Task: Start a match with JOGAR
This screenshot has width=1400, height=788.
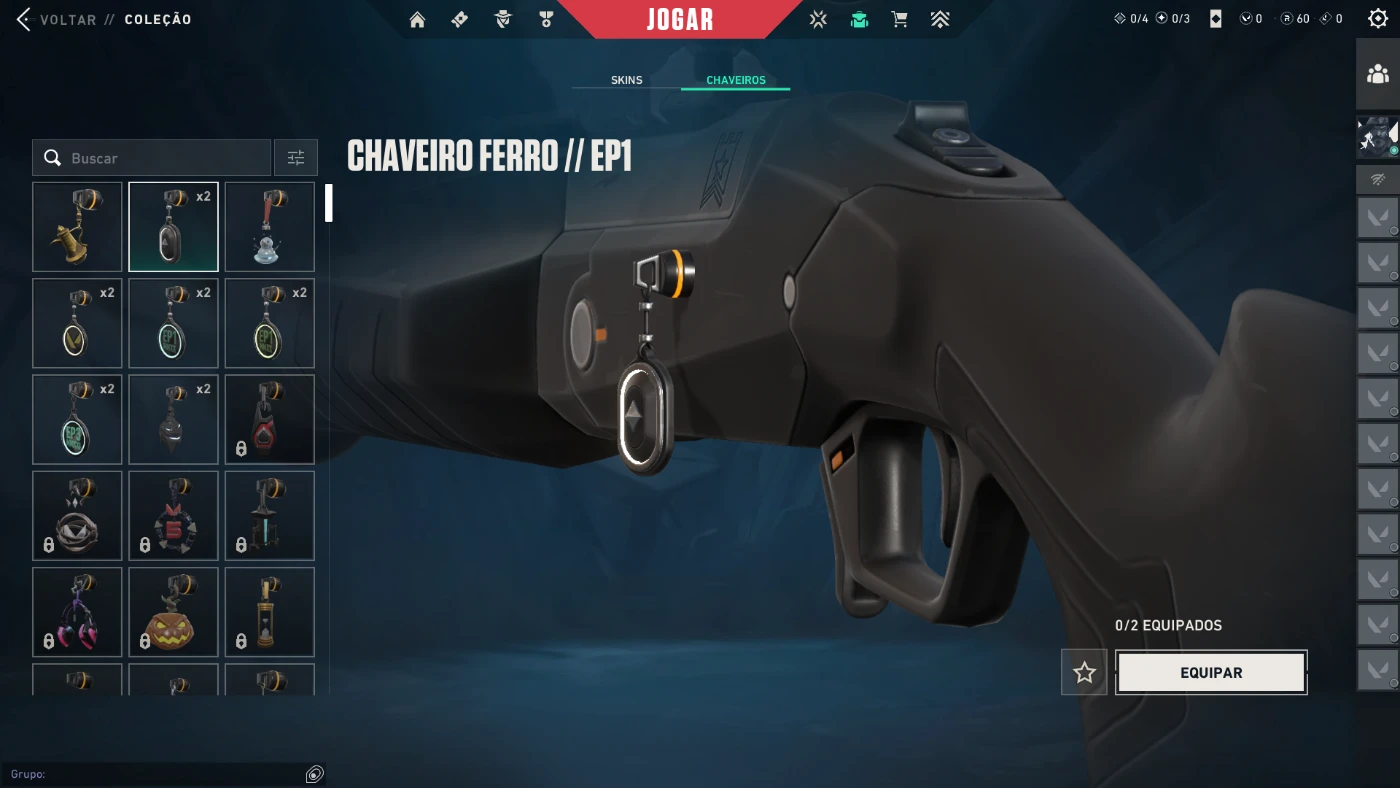Action: tap(680, 20)
